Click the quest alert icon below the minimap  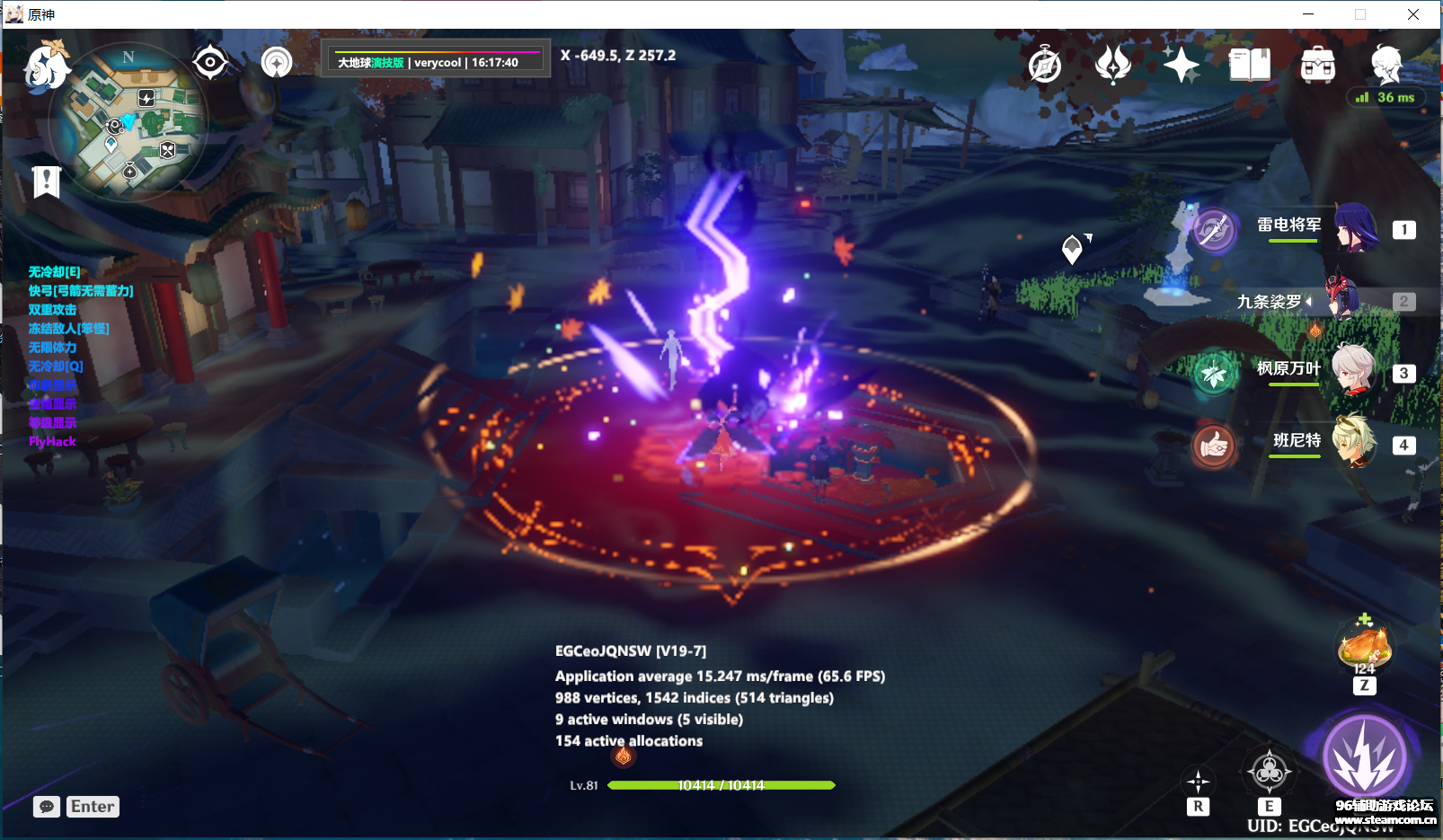[45, 181]
